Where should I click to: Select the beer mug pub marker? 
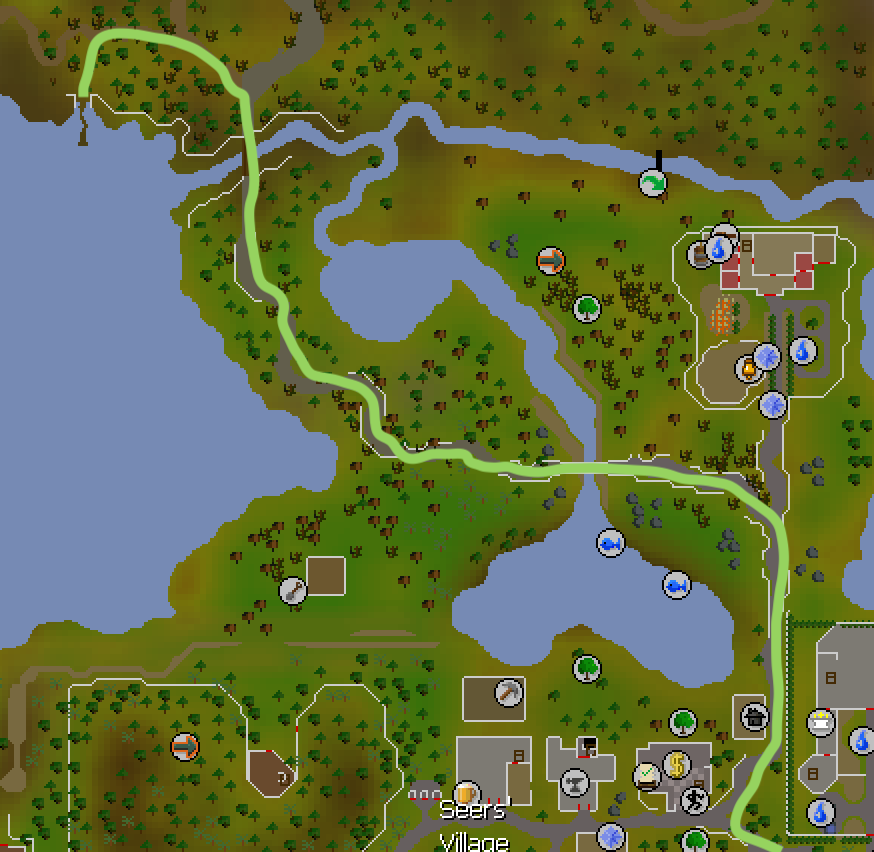tap(466, 796)
